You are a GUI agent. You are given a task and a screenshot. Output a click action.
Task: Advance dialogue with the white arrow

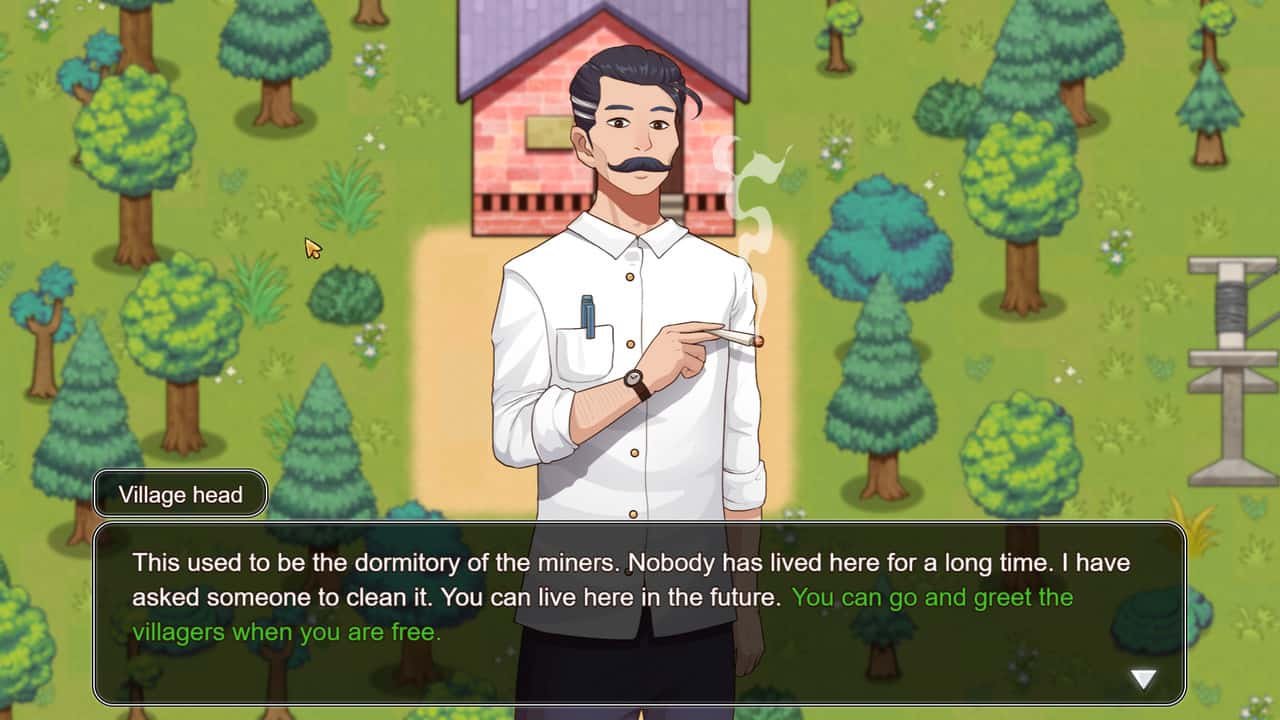pos(1142,680)
